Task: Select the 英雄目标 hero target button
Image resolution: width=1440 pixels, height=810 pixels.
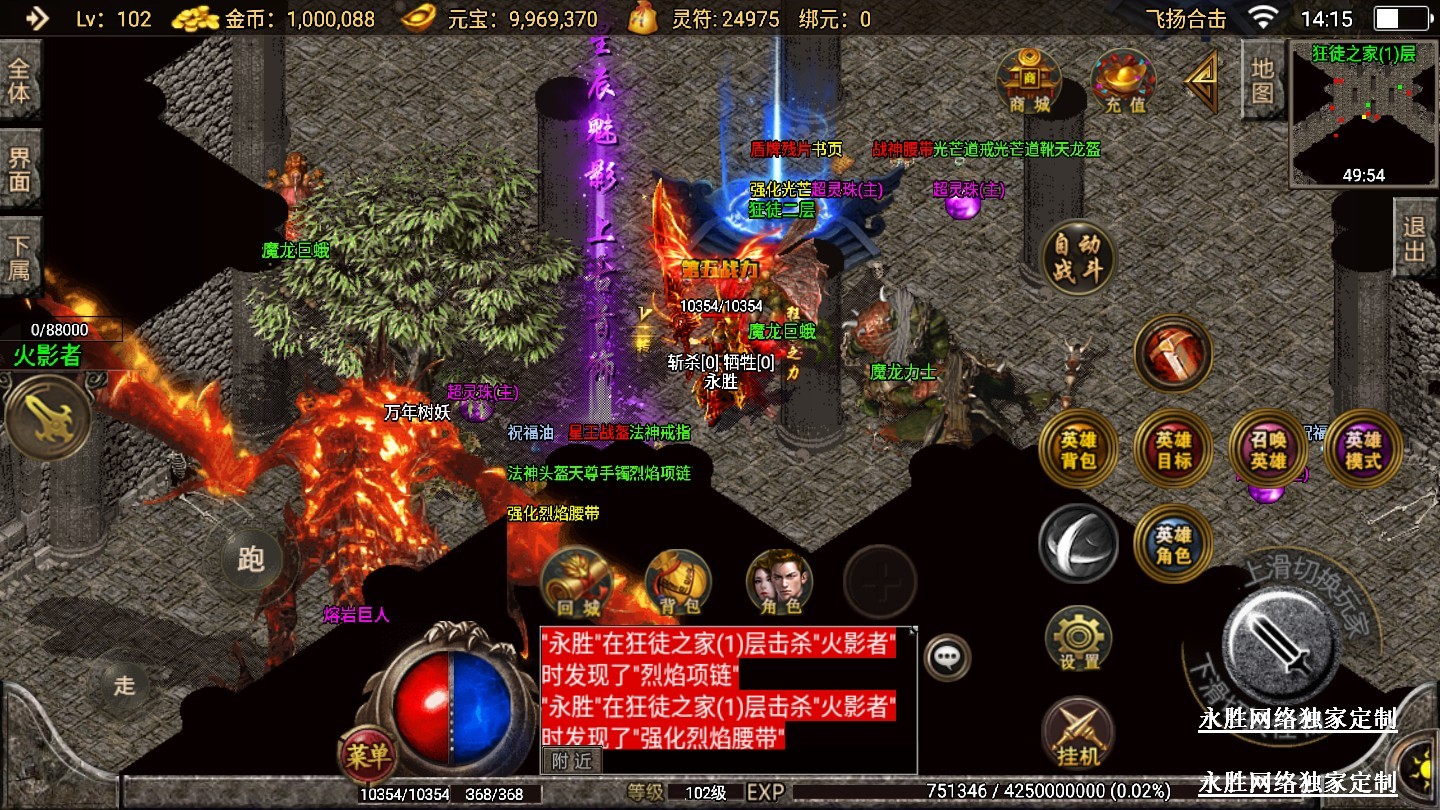Action: coord(1173,449)
